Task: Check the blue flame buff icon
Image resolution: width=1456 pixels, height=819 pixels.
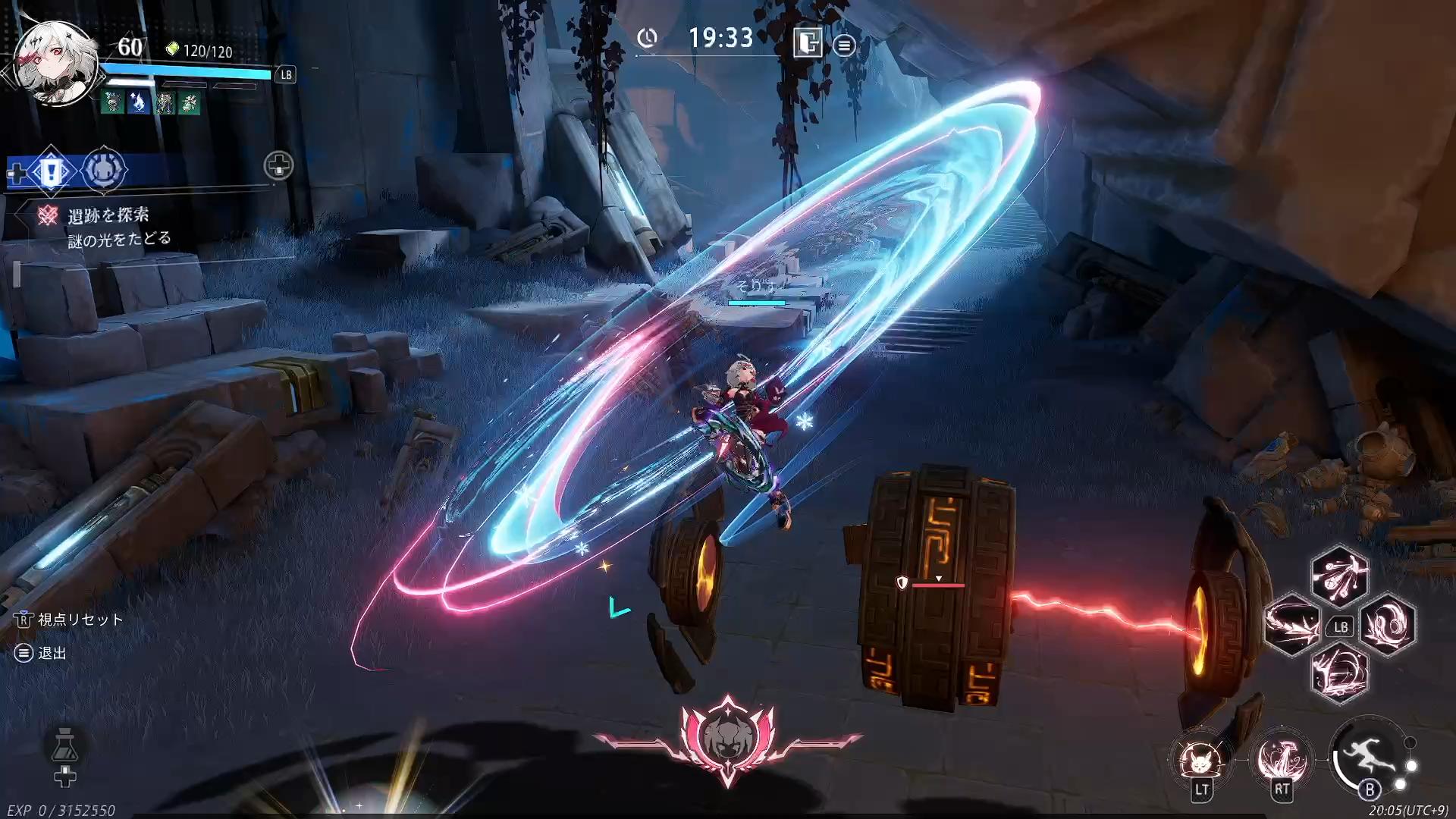Action: pos(138,102)
